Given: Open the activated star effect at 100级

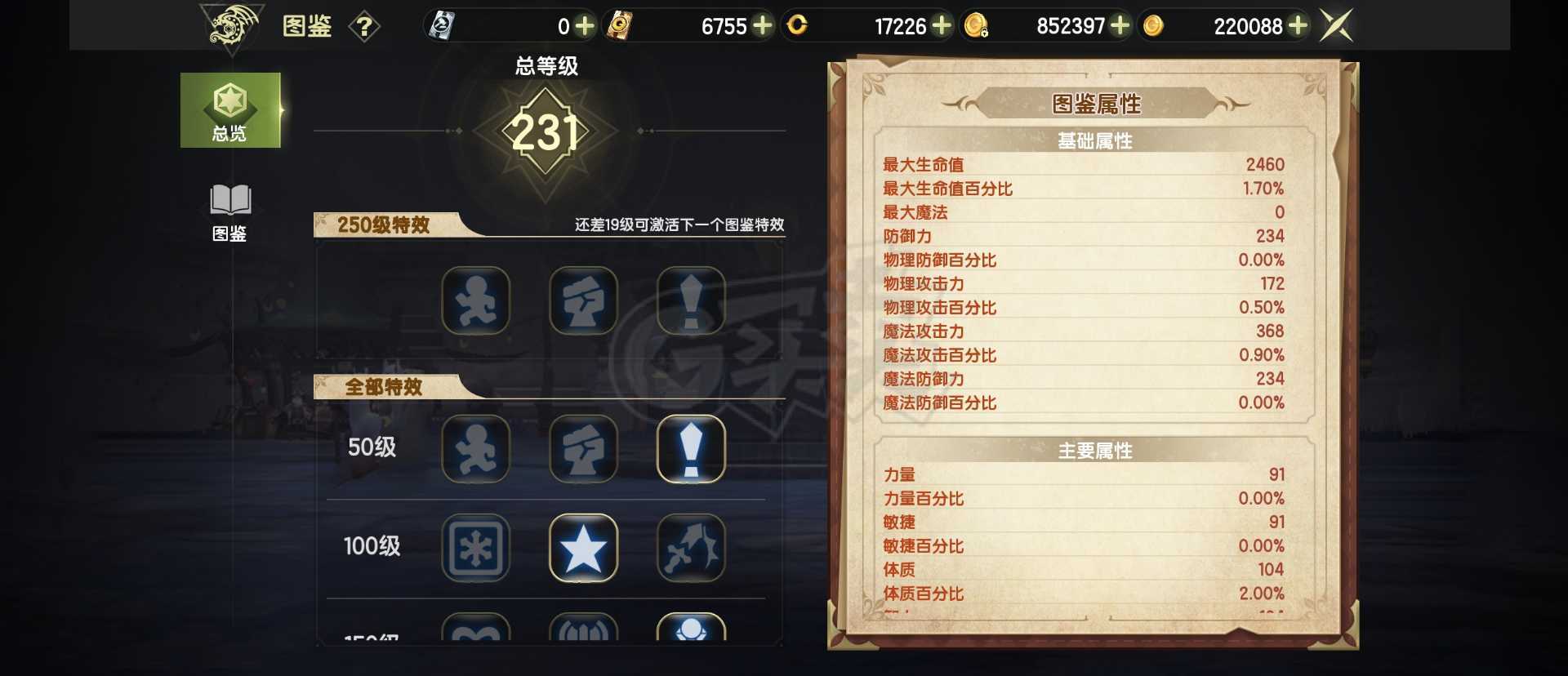Looking at the screenshot, I should 583,549.
